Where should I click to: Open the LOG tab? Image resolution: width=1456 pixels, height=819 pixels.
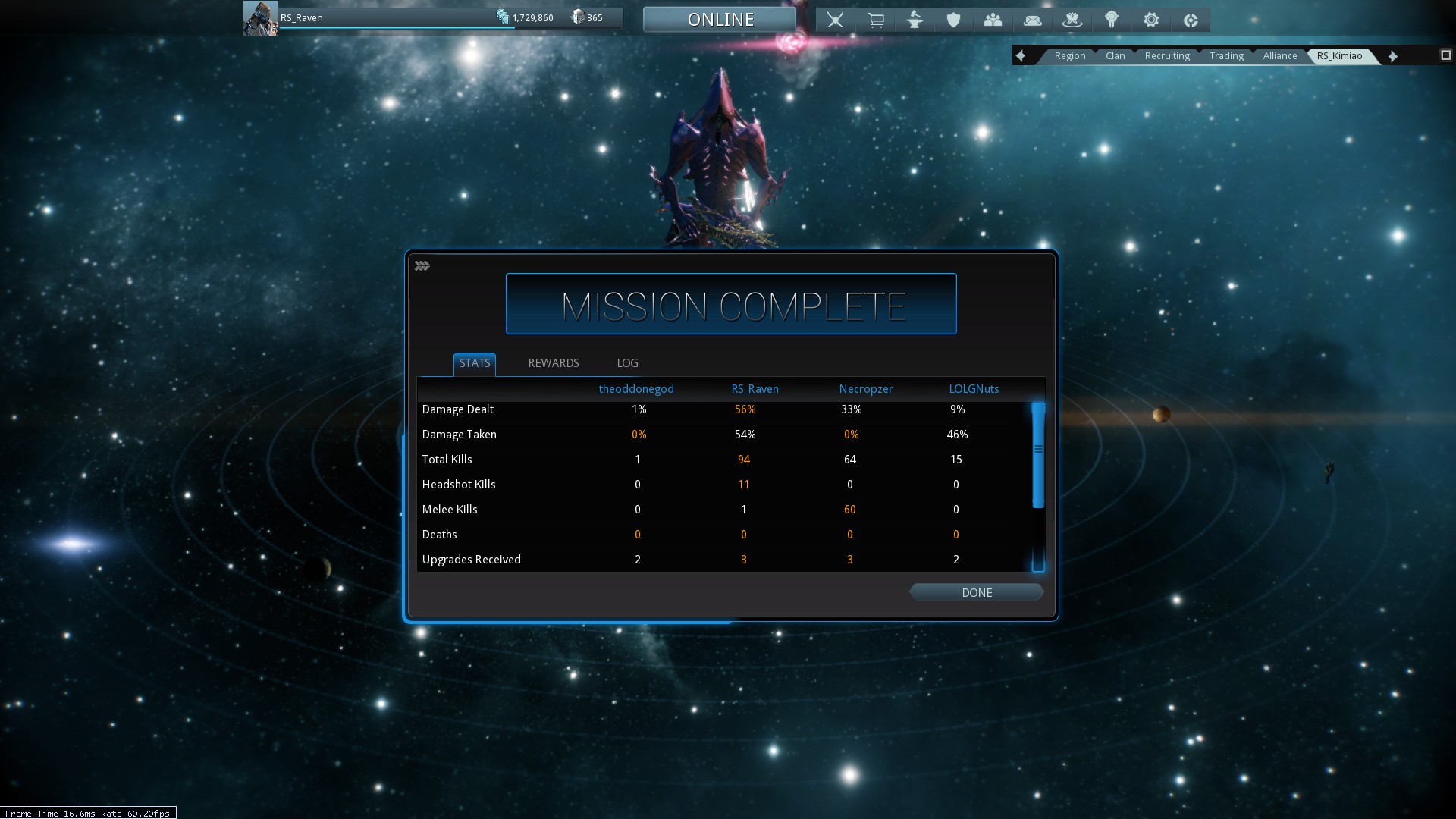pyautogui.click(x=627, y=363)
